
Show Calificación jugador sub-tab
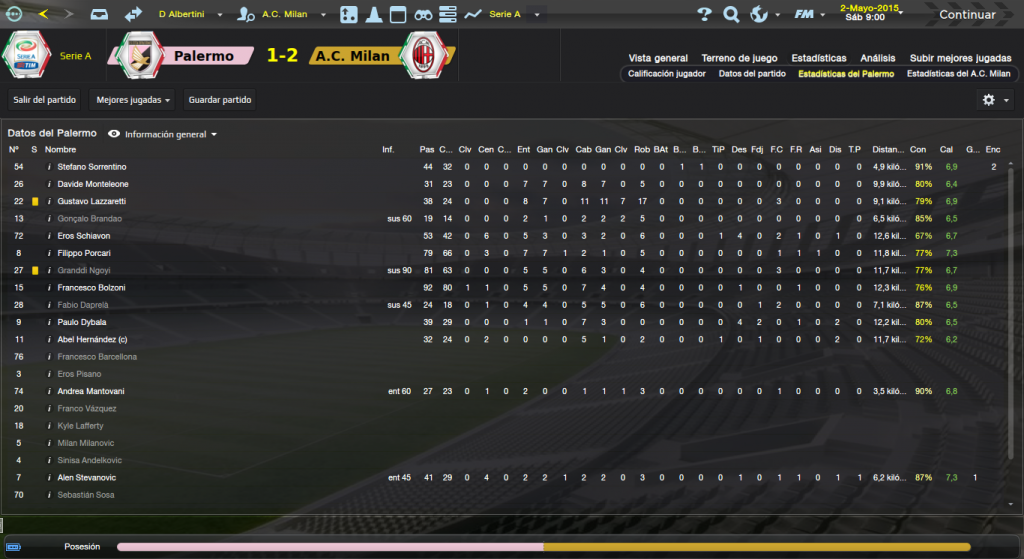click(666, 74)
